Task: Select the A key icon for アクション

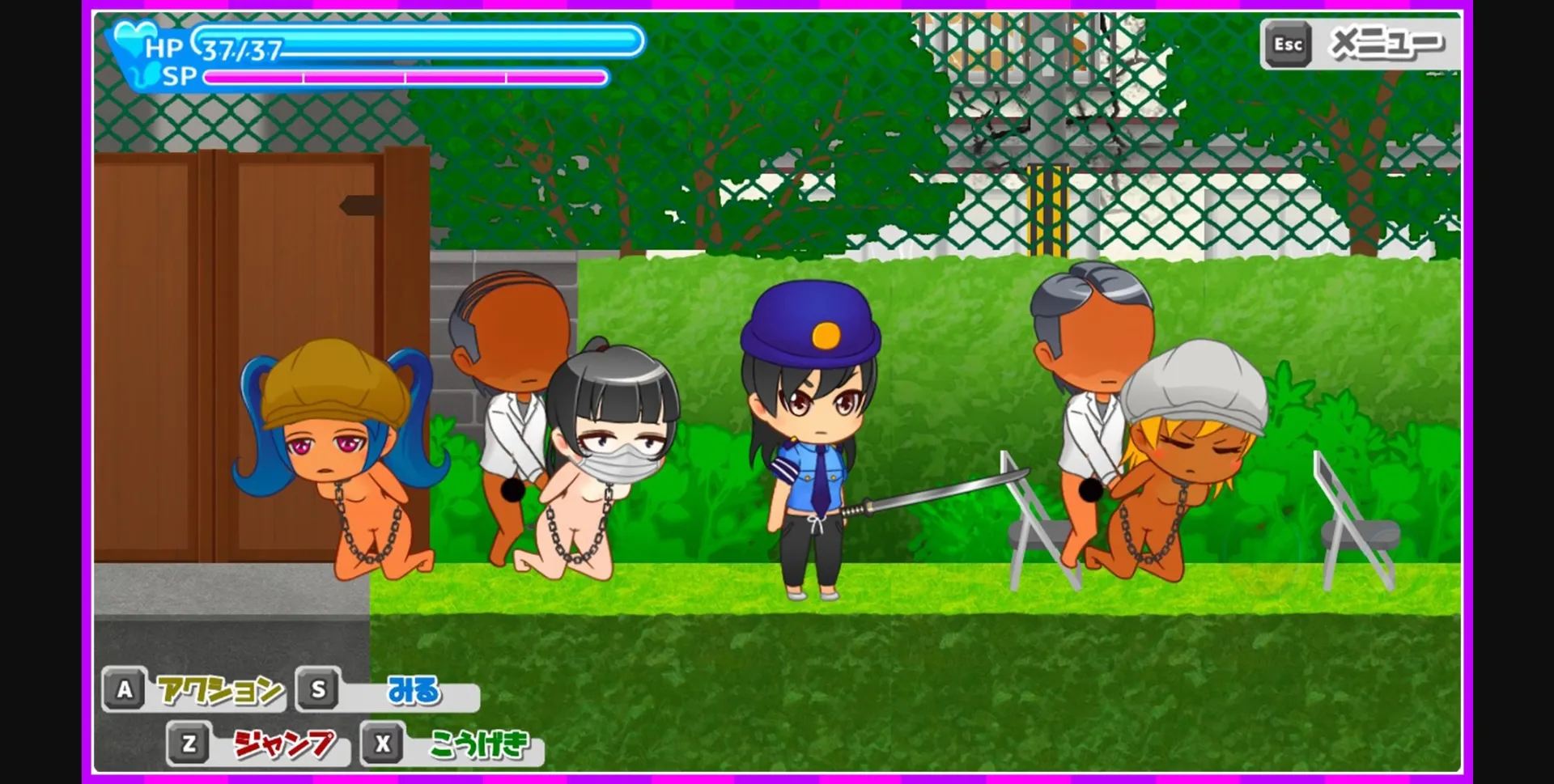Action: point(125,692)
